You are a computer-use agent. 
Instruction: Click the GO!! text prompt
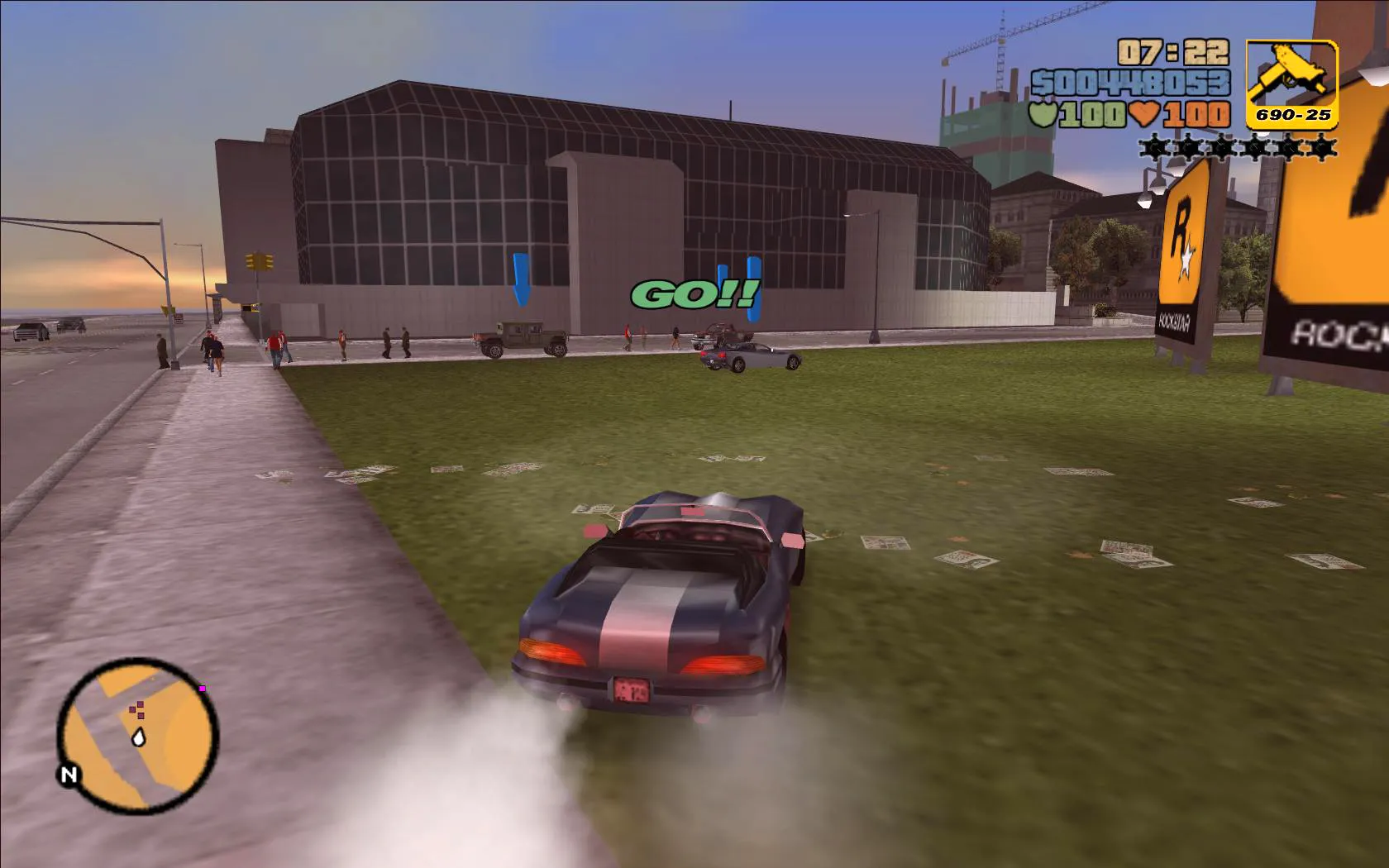pyautogui.click(x=695, y=294)
